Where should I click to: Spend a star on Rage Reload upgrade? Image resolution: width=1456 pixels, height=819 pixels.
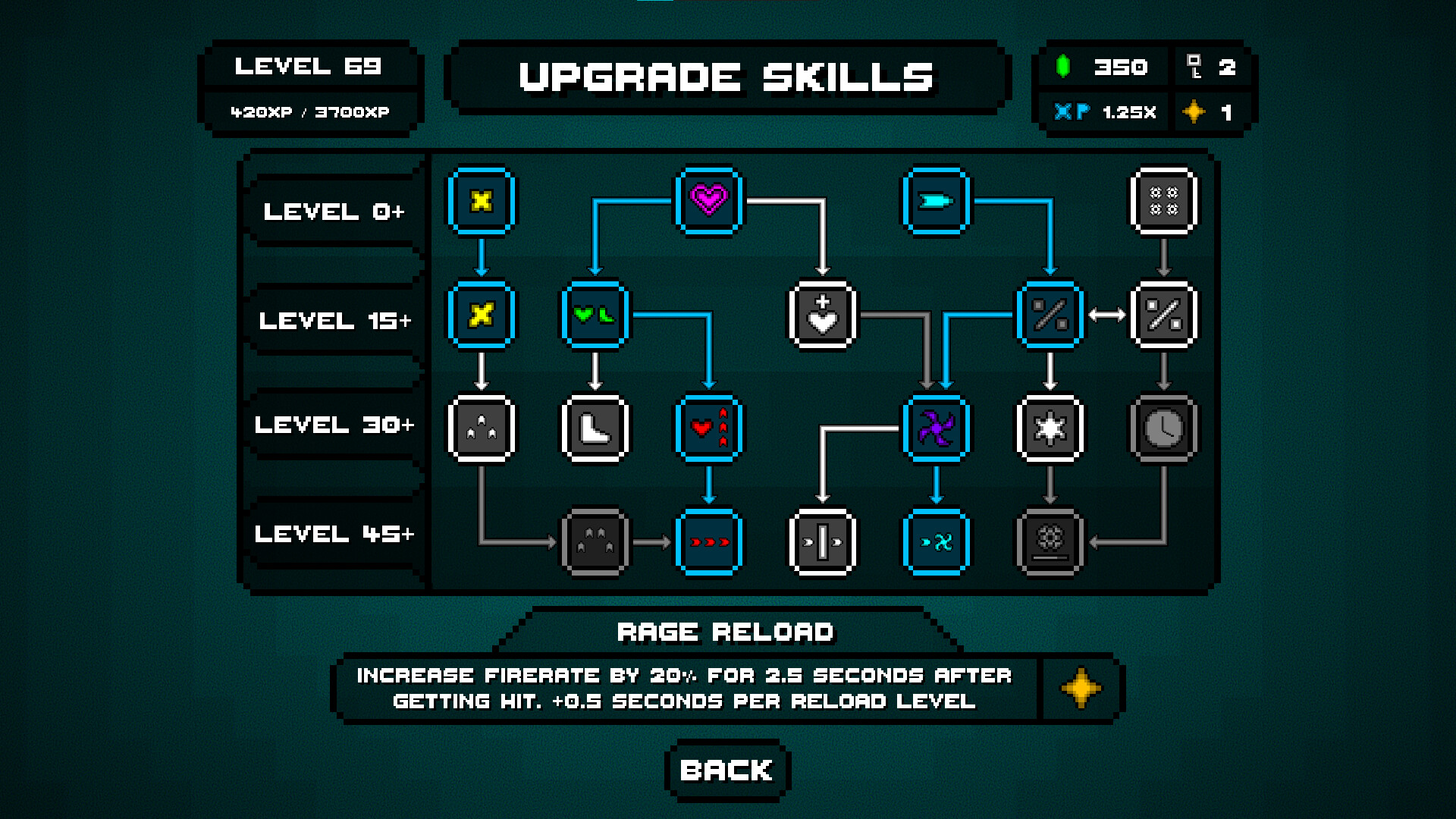tap(1081, 689)
